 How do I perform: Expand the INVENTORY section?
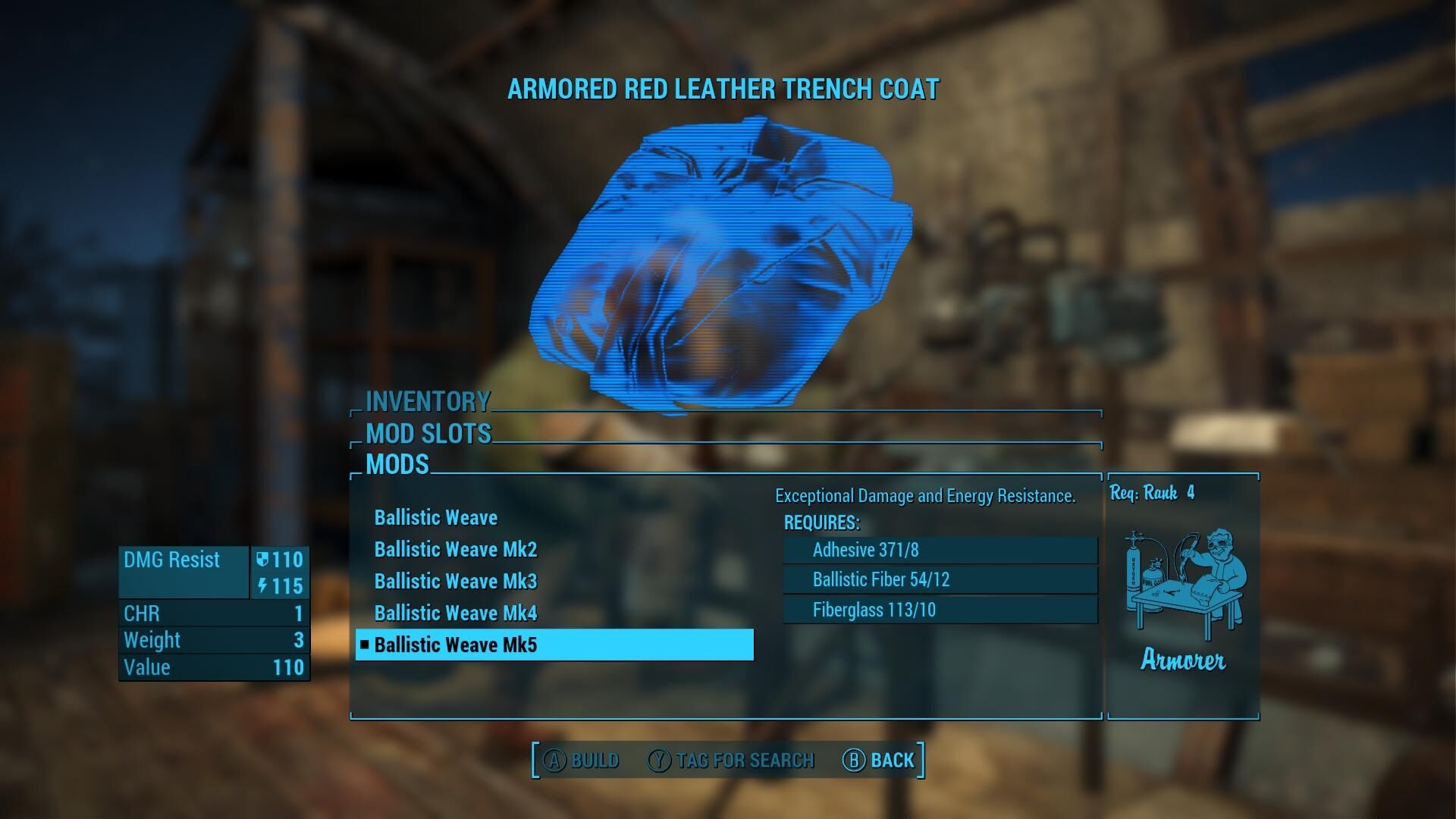(427, 402)
